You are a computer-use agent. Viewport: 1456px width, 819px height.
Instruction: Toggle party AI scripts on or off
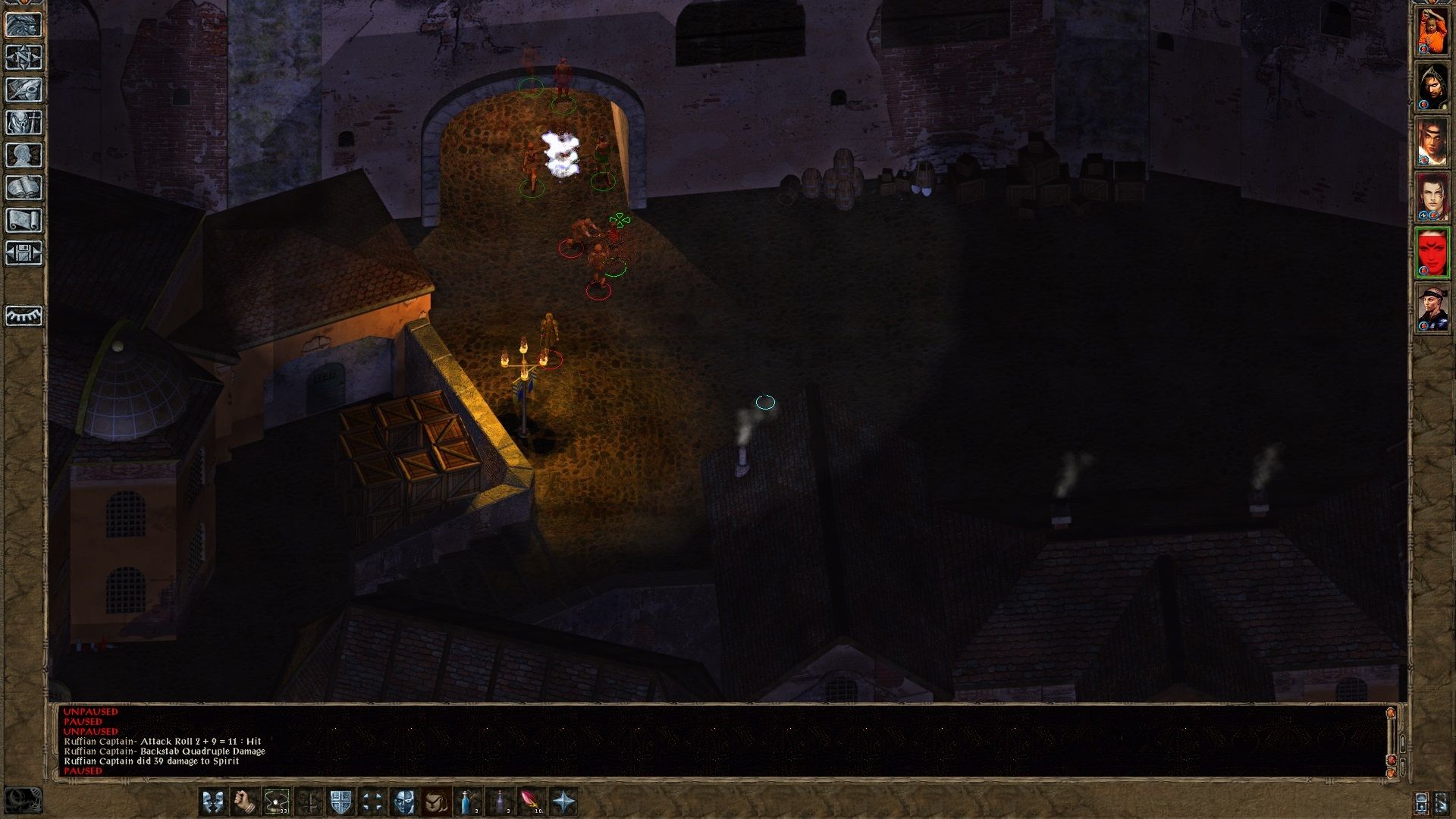tap(1421, 803)
